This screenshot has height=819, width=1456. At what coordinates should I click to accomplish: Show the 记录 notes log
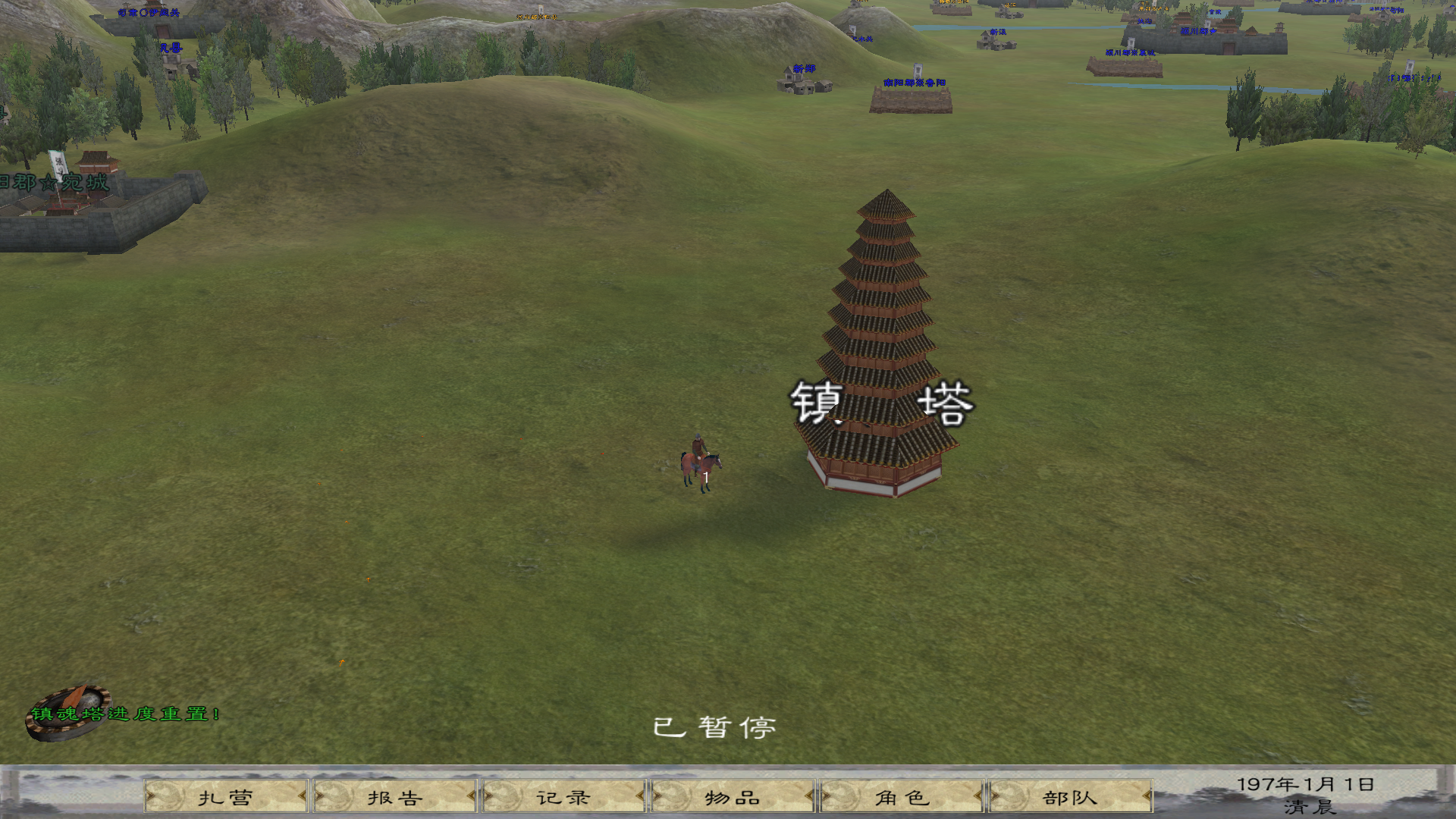pyautogui.click(x=563, y=797)
